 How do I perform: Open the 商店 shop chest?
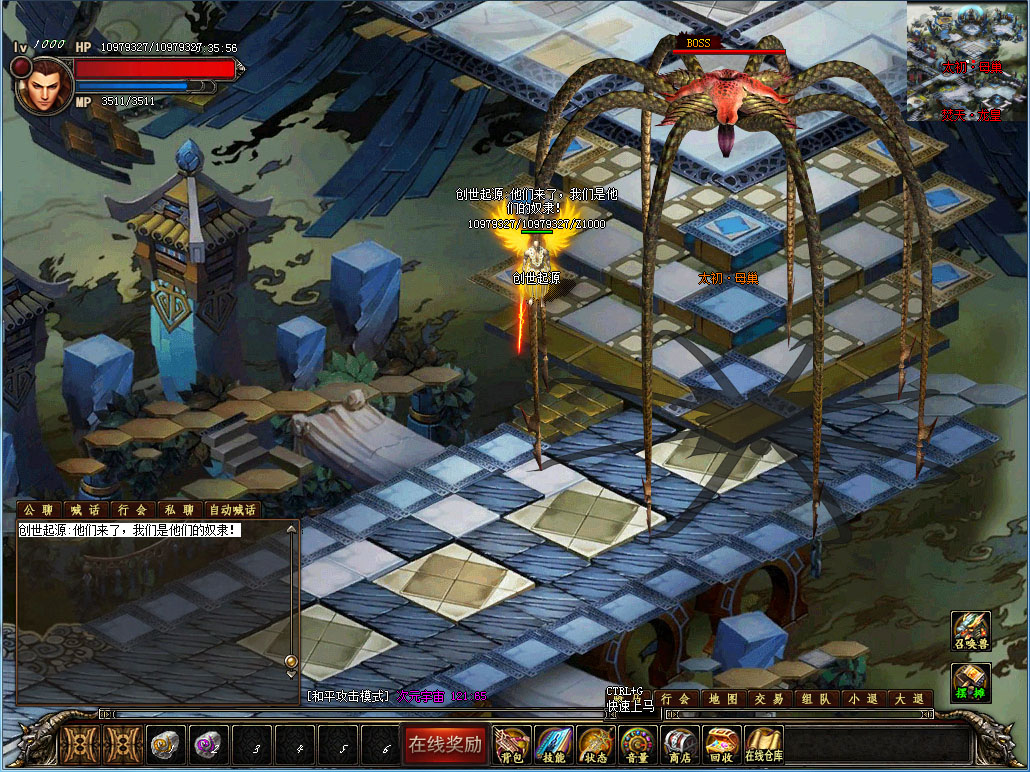click(x=679, y=744)
